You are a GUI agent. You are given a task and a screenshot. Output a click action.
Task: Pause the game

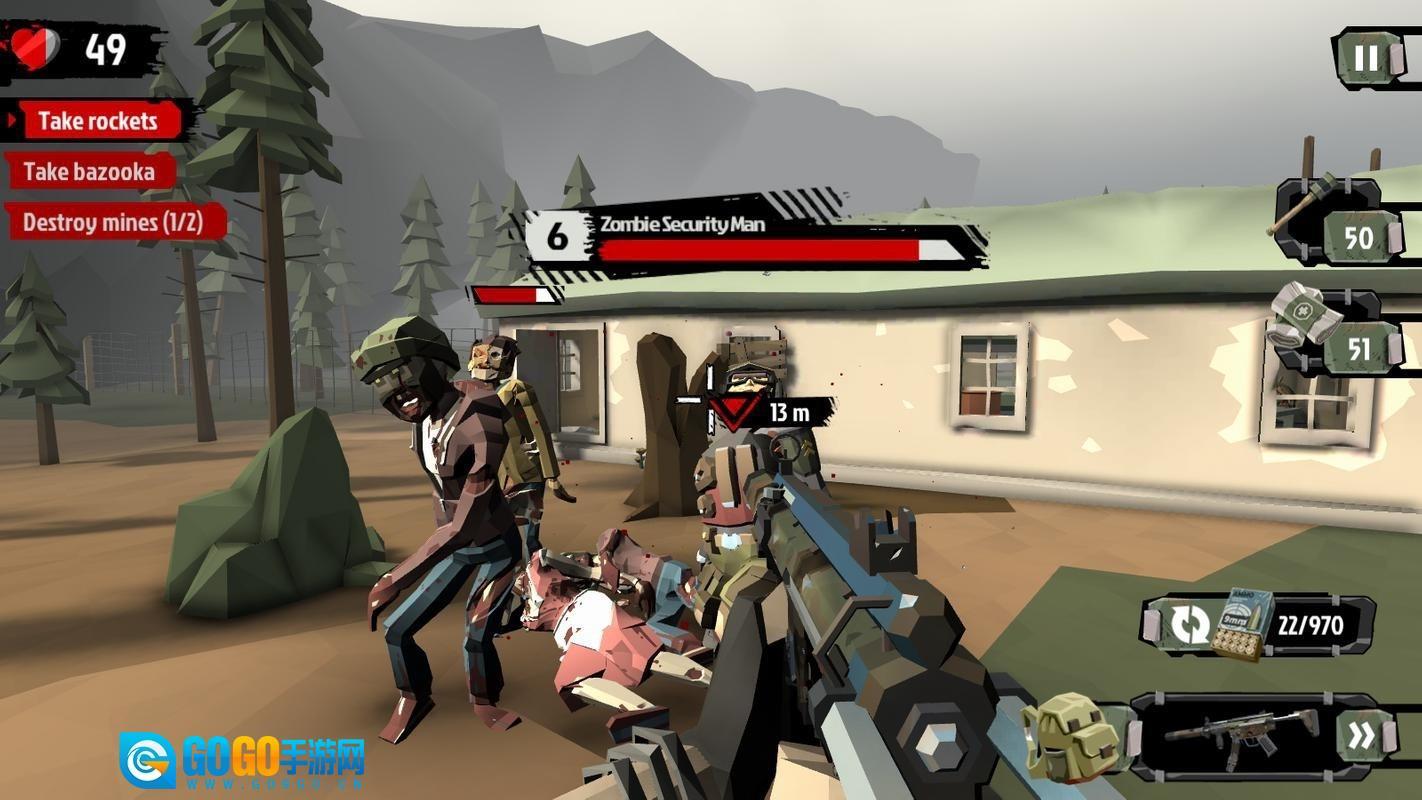(1366, 58)
